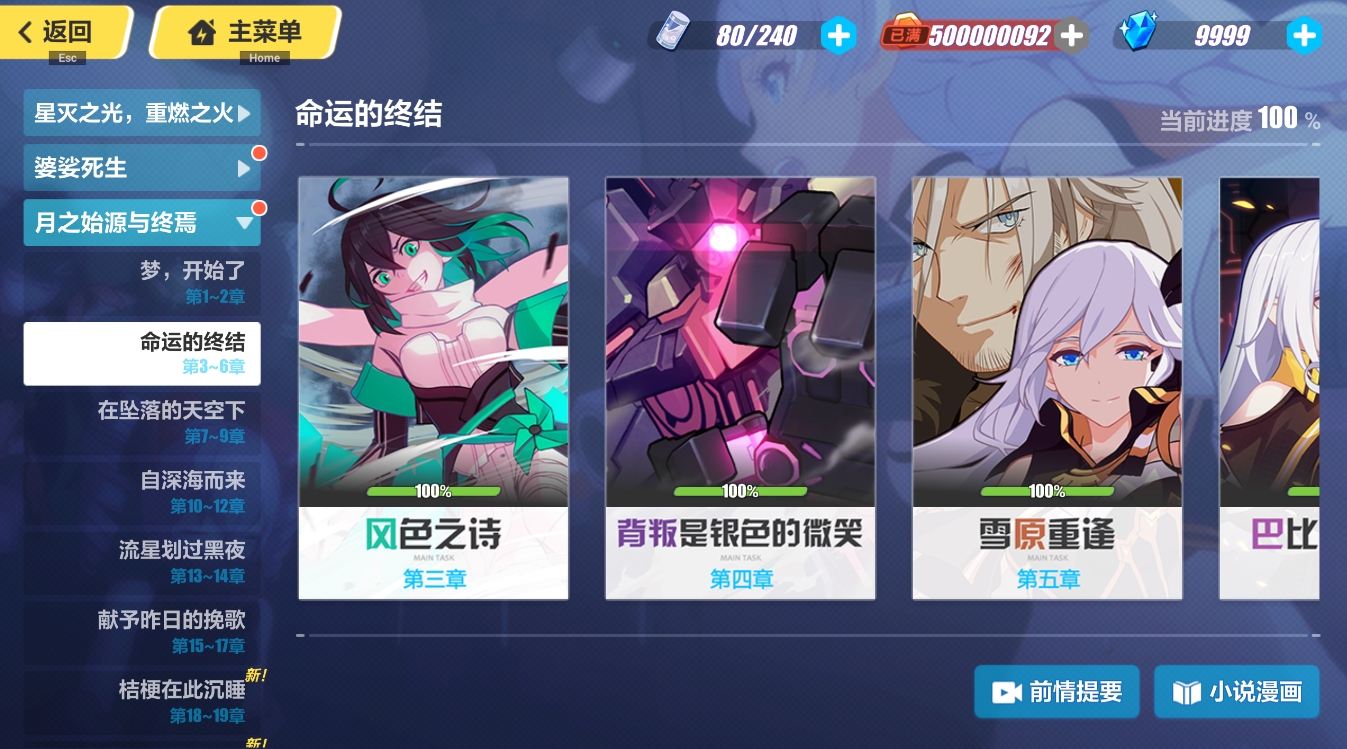
Task: Click the plus icon beside crystals 9999
Action: (x=1305, y=35)
